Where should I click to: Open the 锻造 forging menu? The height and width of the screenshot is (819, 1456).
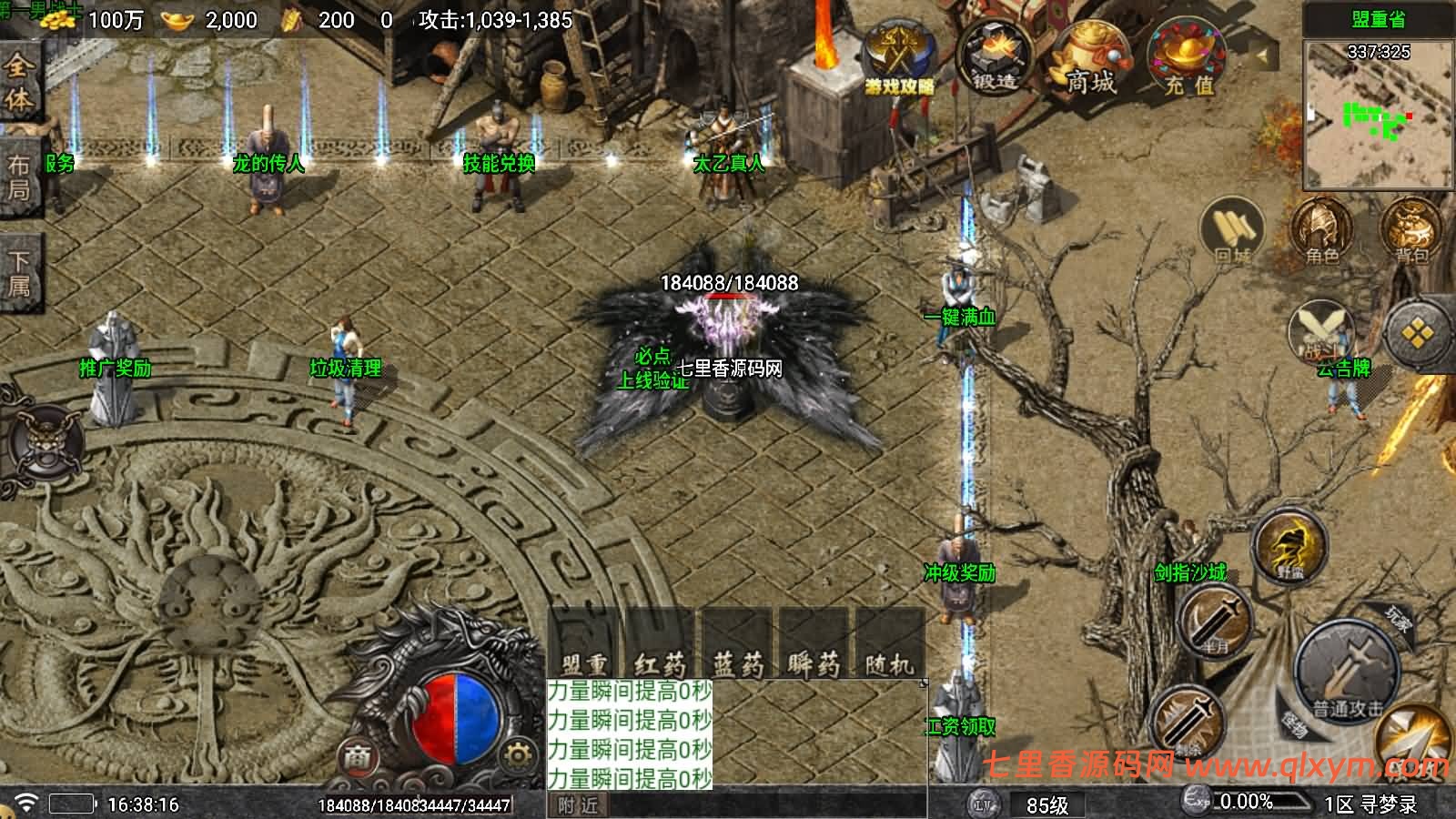tap(995, 56)
